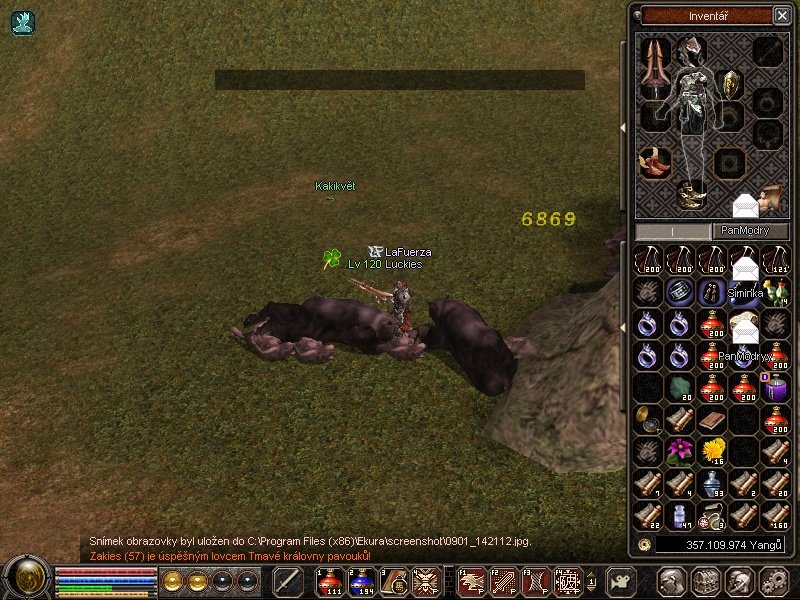The width and height of the screenshot is (800, 600).
Task: Click the winged icon in top-left corner
Action: 23,23
